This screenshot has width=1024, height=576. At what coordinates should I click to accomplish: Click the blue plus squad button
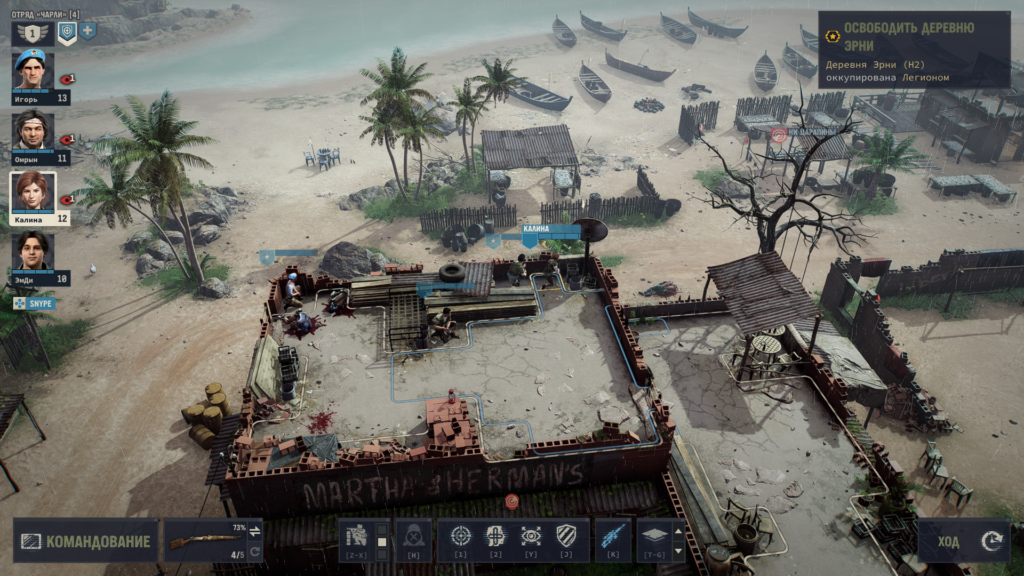(x=88, y=31)
